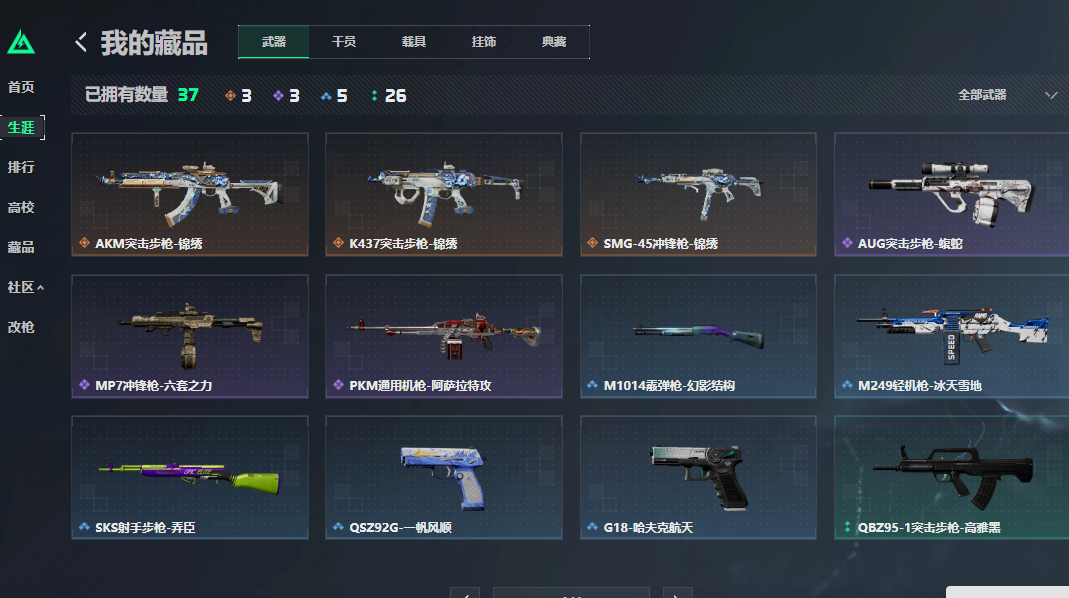
Task: Pick the M249轻机枪-冰天雪地 card
Action: 951,337
